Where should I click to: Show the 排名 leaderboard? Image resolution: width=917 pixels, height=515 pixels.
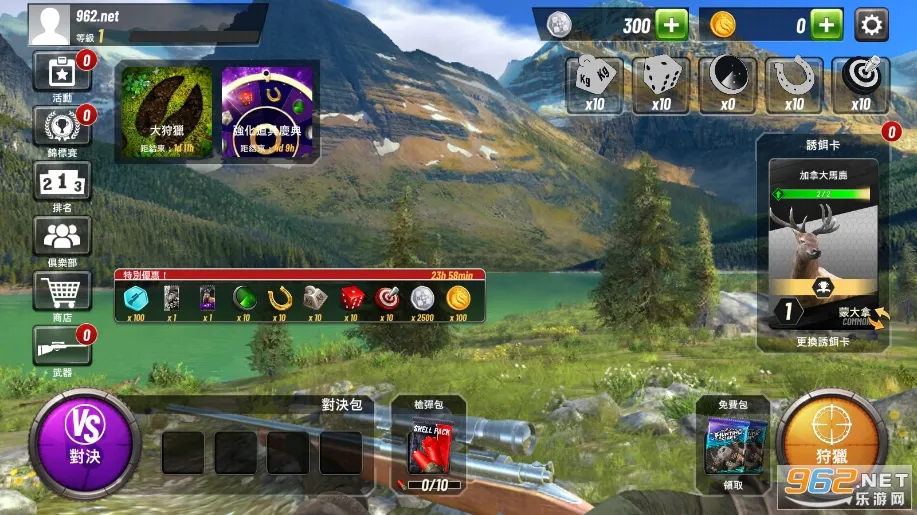(x=62, y=184)
